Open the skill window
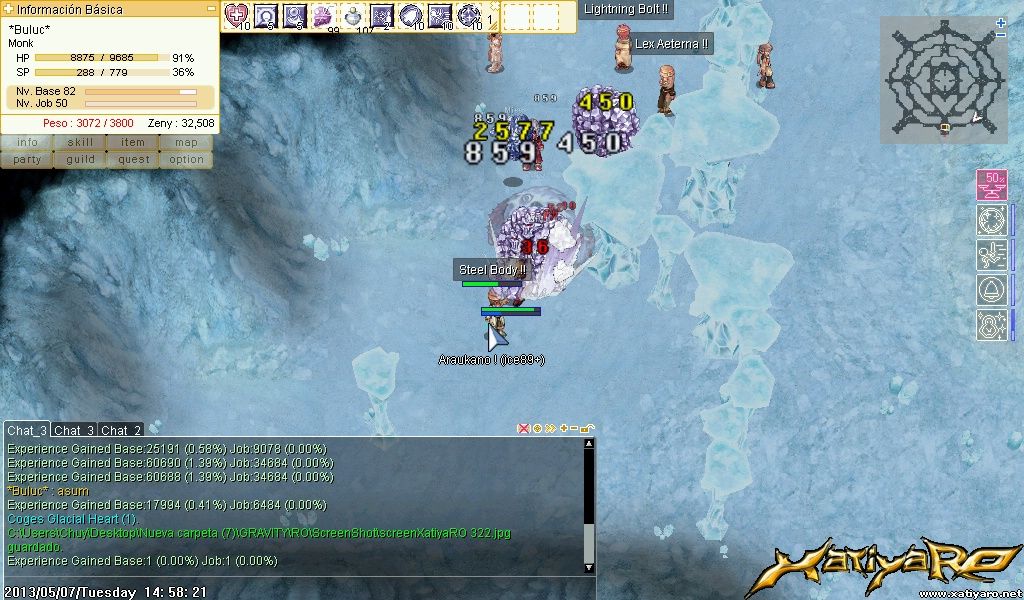 (80, 142)
